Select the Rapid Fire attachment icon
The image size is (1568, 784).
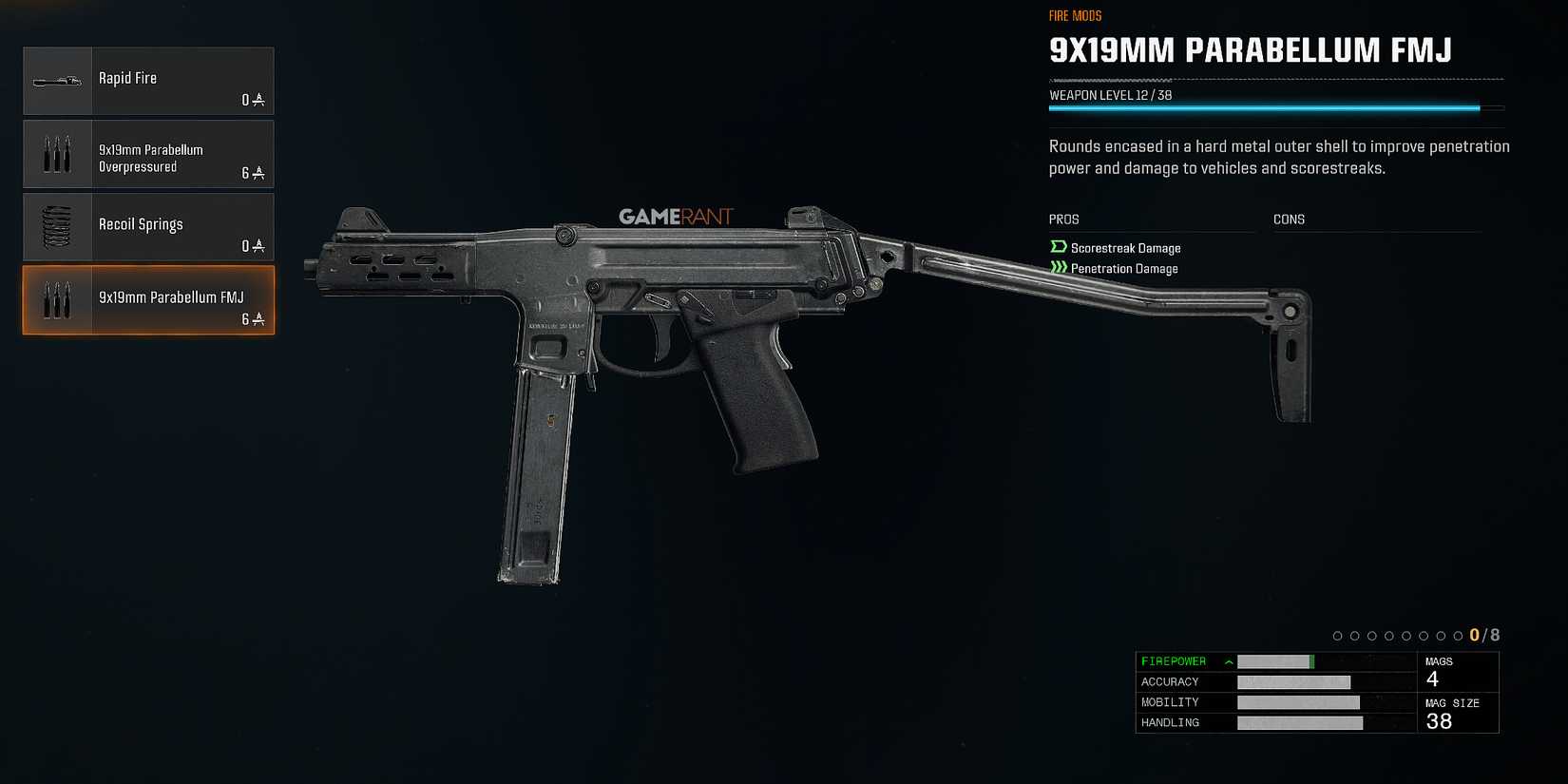pyautogui.click(x=57, y=81)
